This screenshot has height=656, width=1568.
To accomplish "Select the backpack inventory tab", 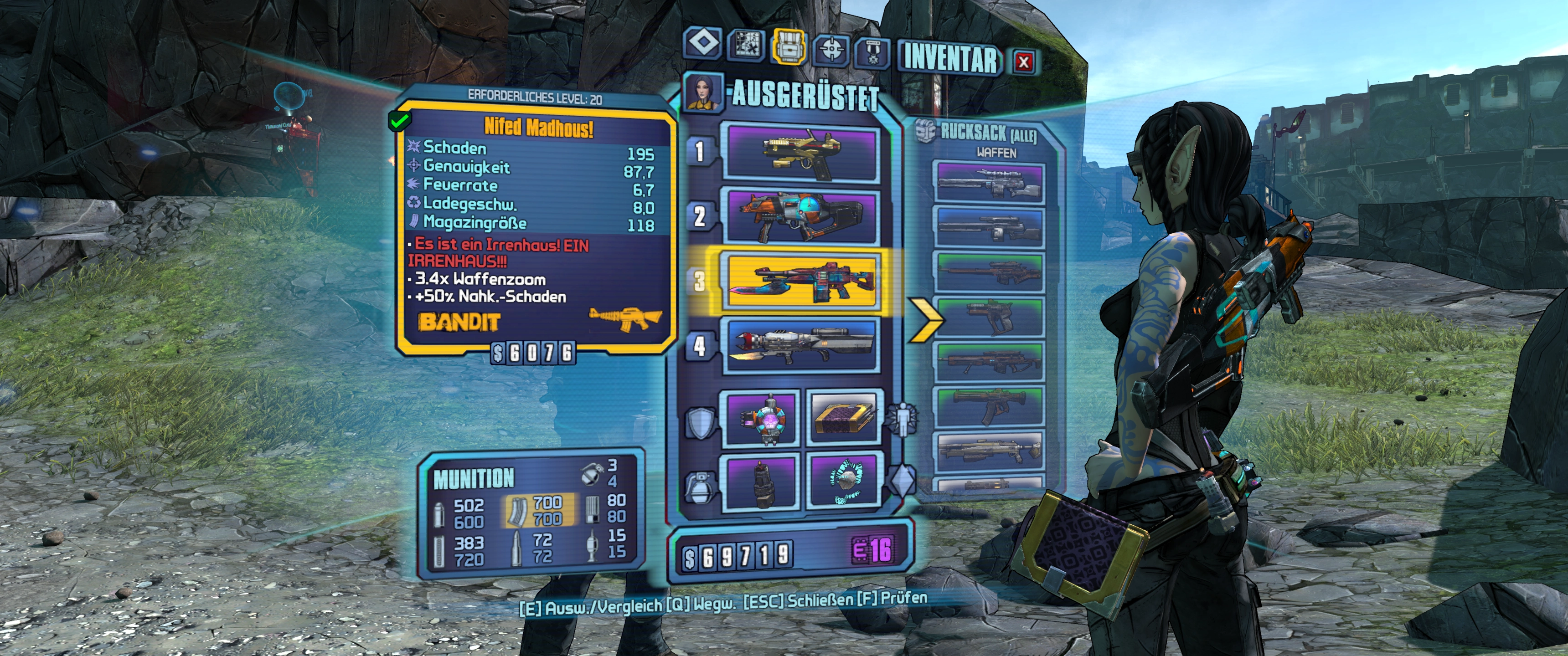I will click(x=789, y=46).
